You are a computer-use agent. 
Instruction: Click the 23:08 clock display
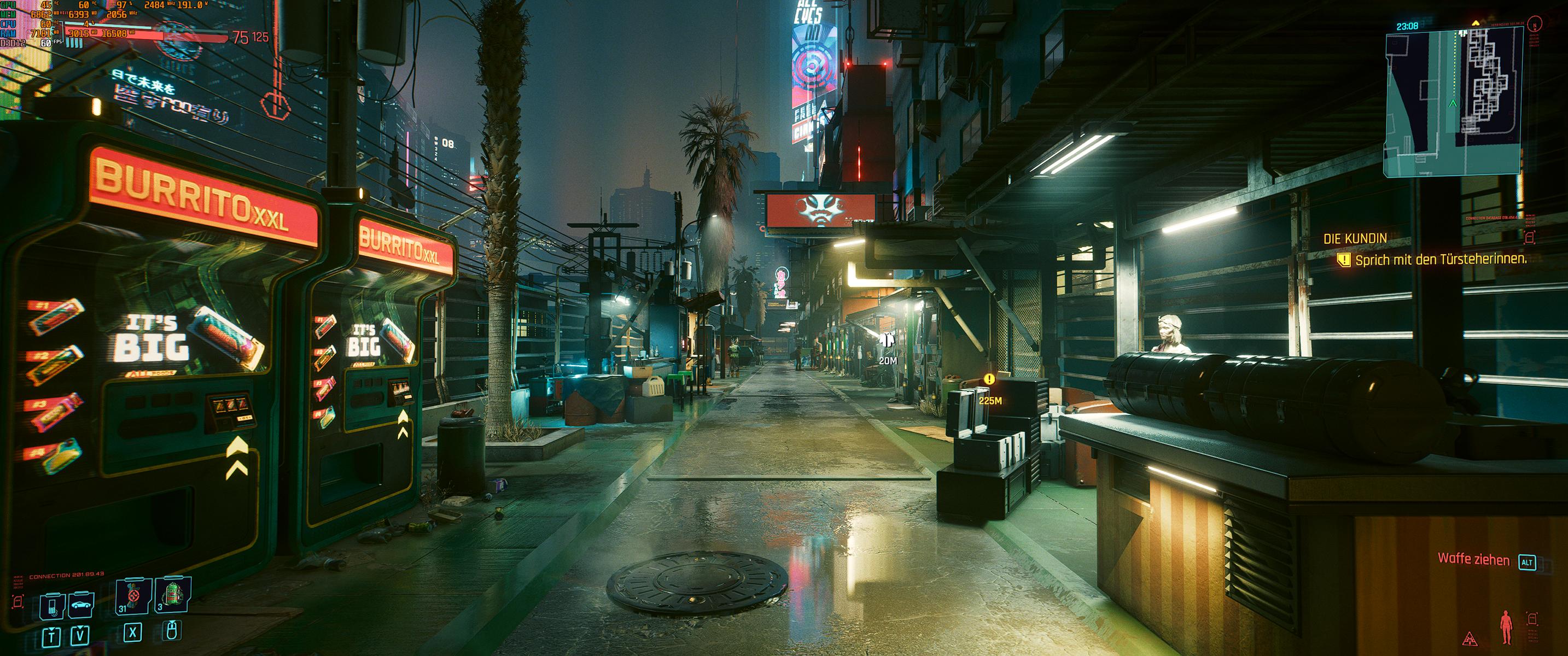tap(1407, 26)
